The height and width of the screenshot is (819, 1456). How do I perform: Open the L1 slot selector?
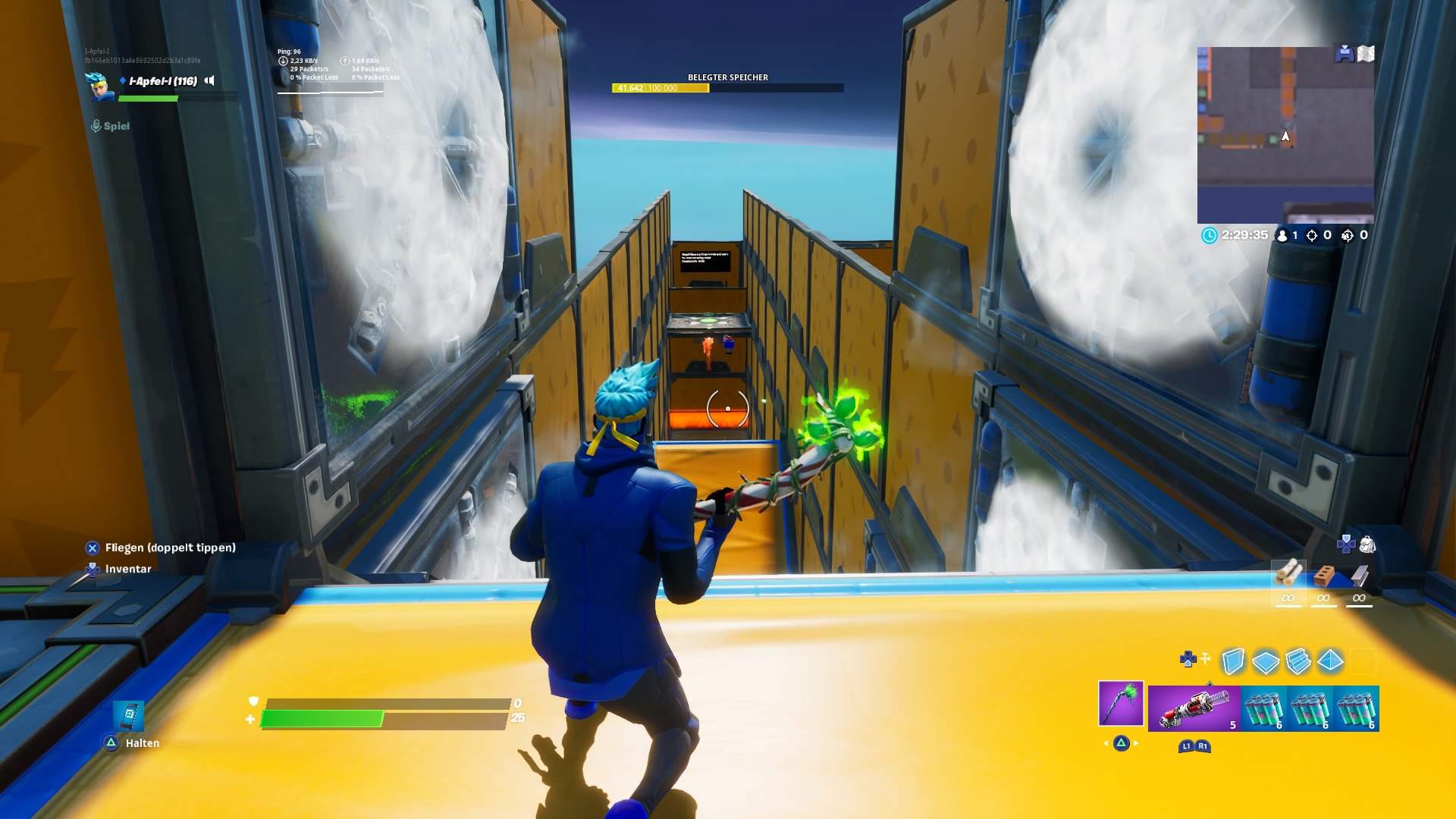point(1186,746)
